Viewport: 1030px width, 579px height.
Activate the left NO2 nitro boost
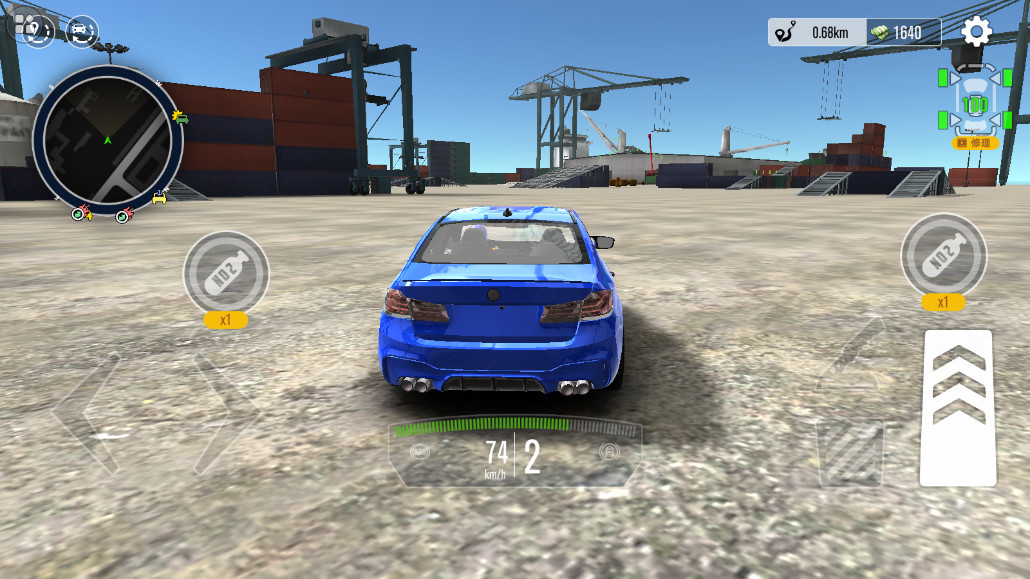pos(225,272)
